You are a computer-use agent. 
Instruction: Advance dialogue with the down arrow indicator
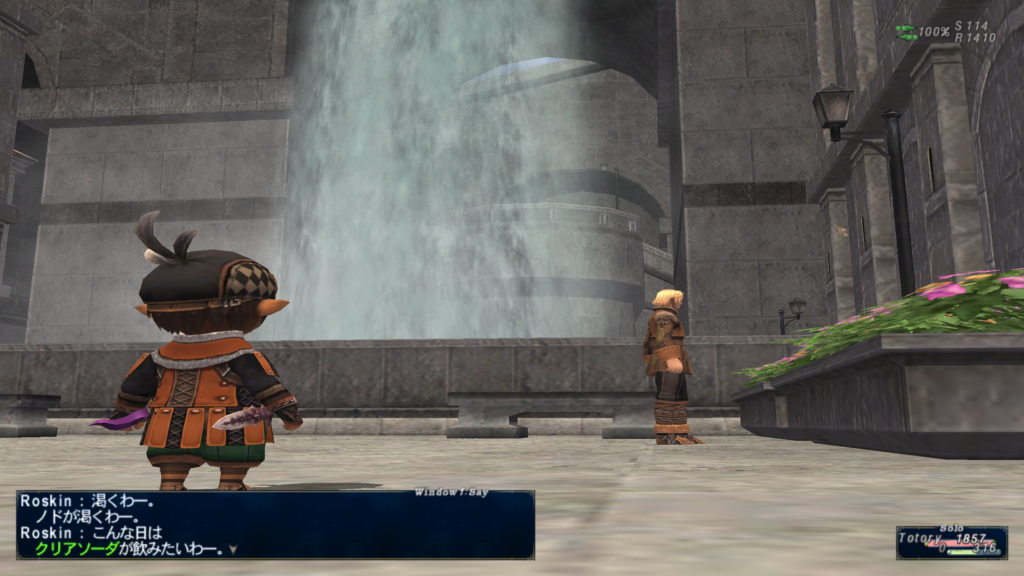[233, 549]
